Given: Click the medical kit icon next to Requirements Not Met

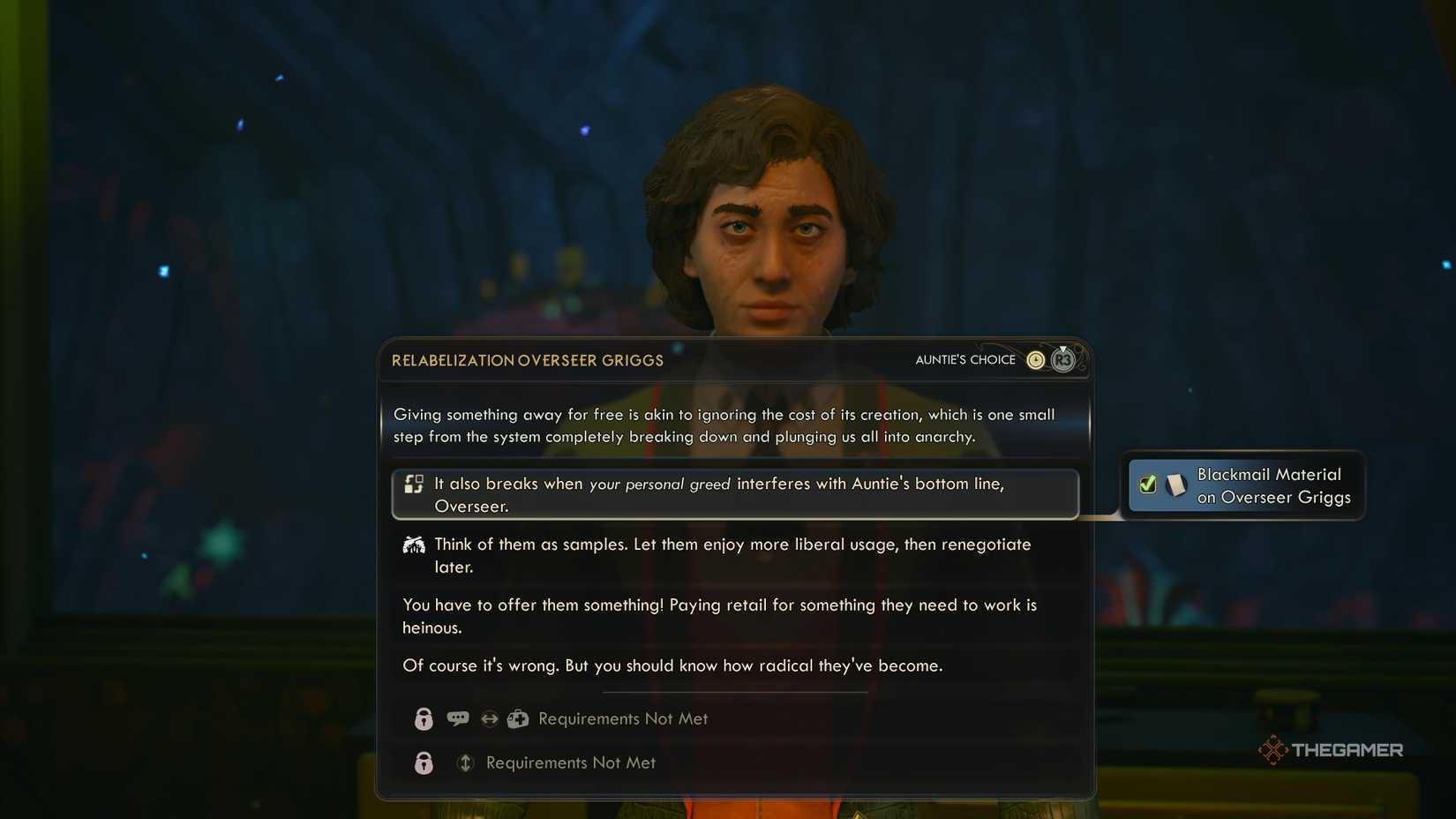Looking at the screenshot, I should (517, 718).
